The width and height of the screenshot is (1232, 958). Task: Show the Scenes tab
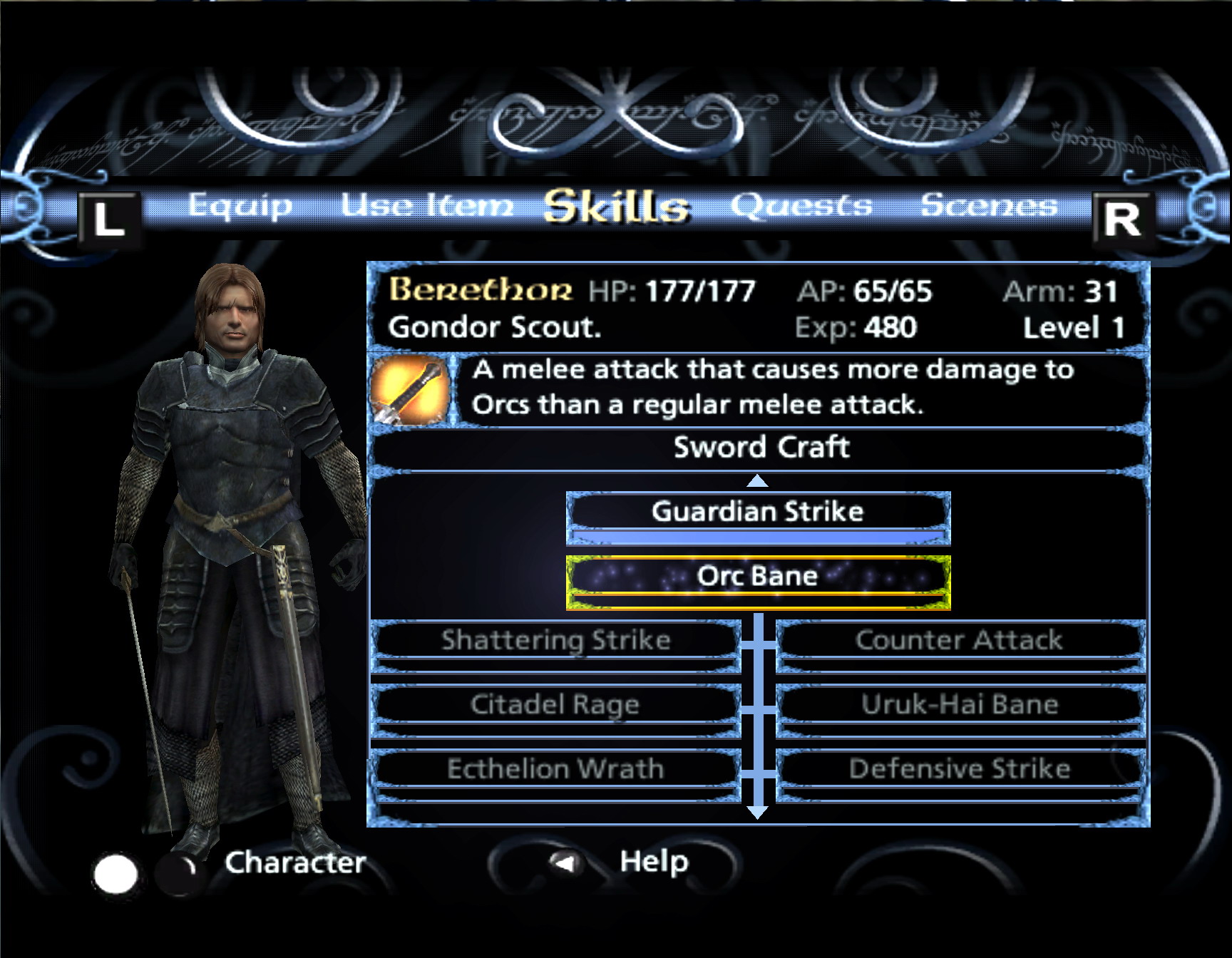pyautogui.click(x=989, y=206)
